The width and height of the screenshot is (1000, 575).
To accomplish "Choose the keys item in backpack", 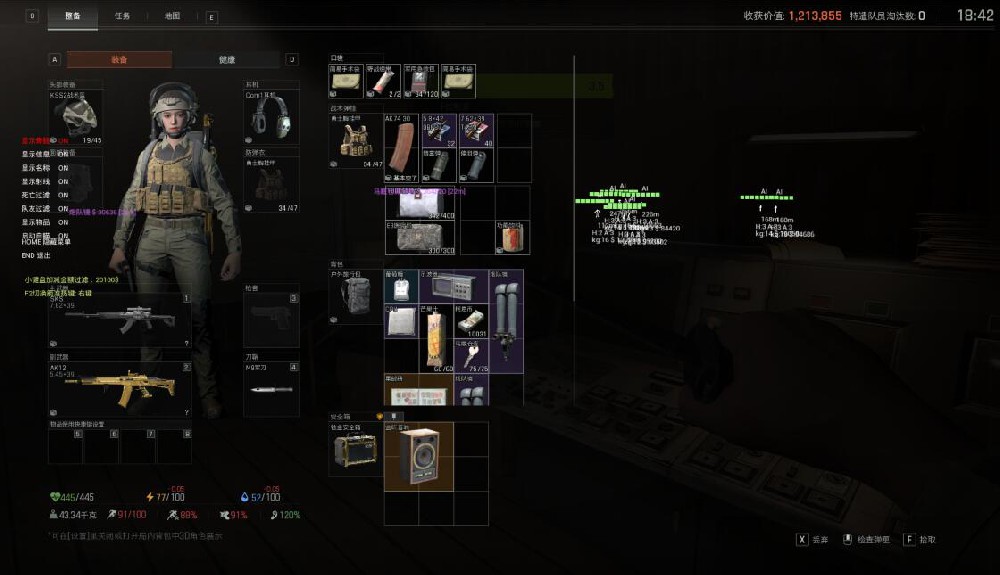I will [x=470, y=355].
